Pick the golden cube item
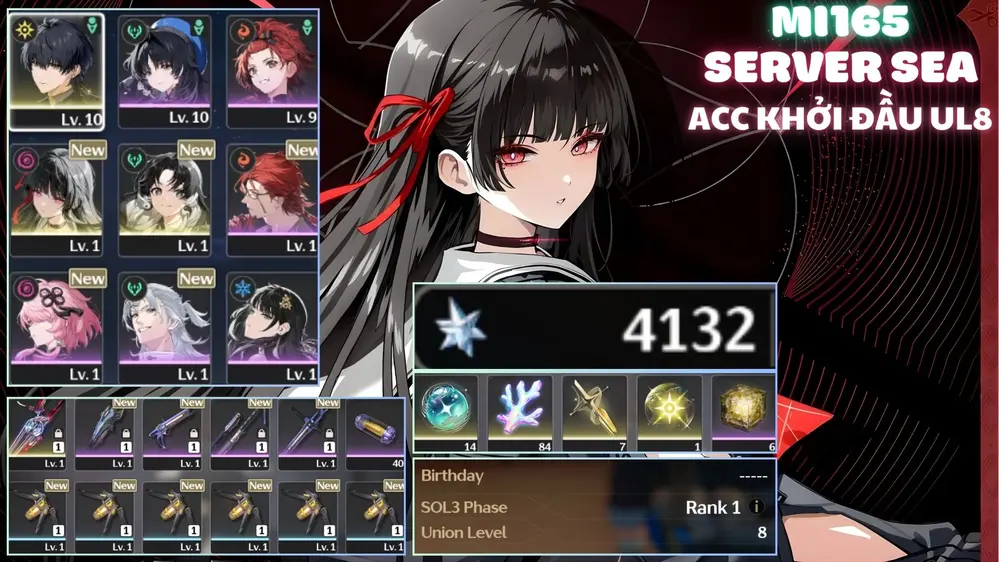 [x=743, y=410]
